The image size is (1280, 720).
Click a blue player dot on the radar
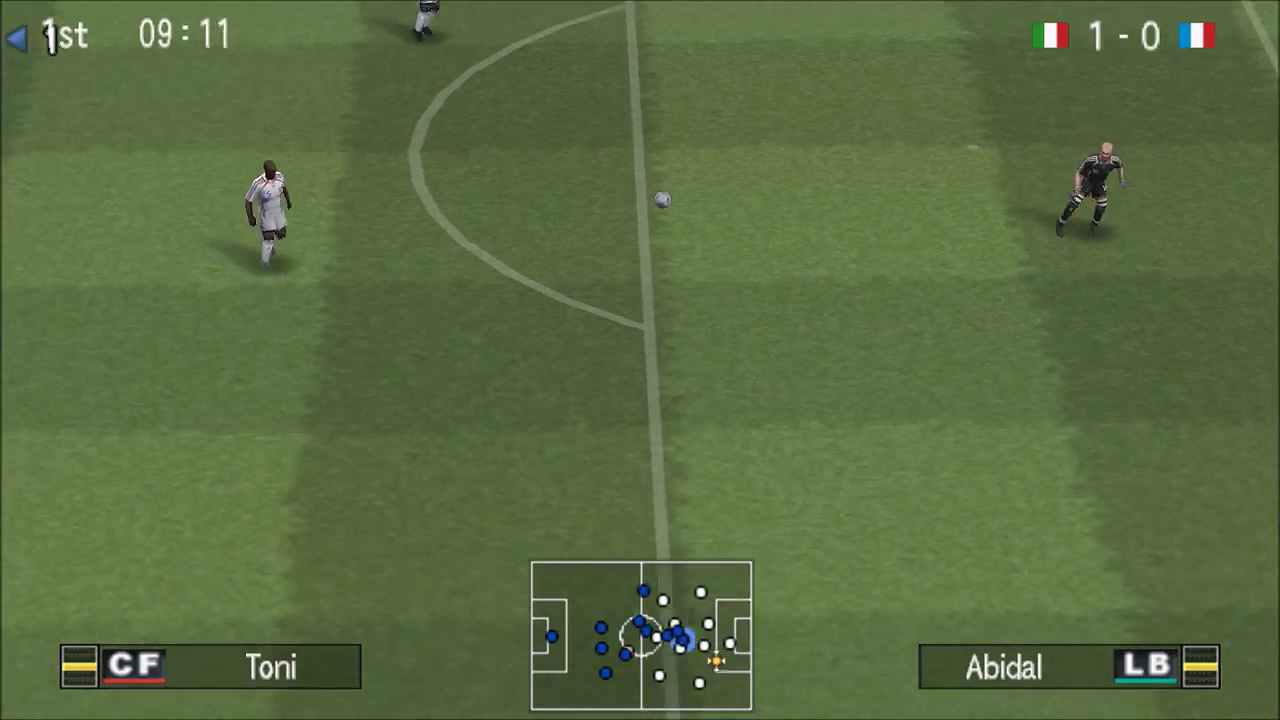602,628
